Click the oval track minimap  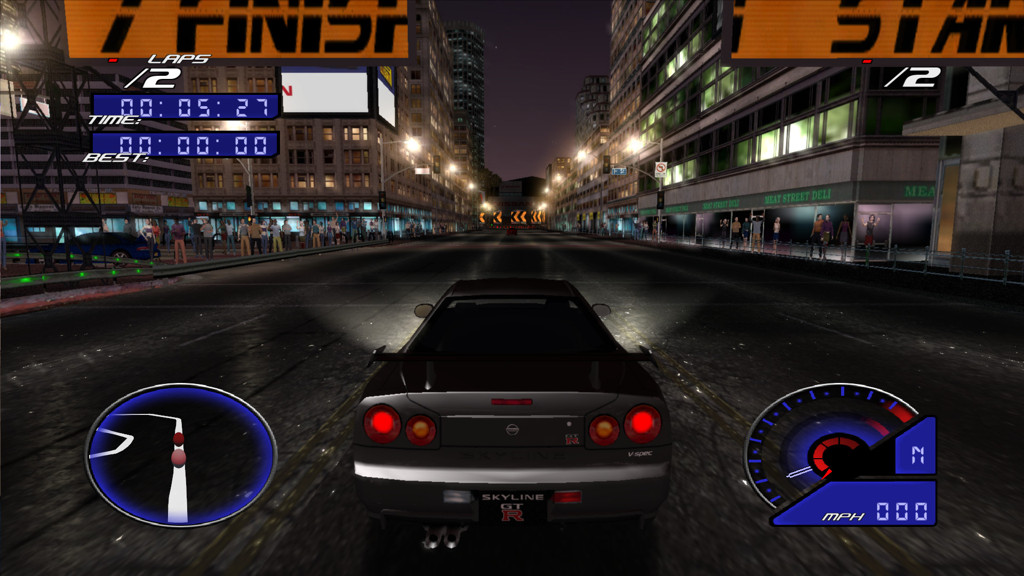coord(180,455)
